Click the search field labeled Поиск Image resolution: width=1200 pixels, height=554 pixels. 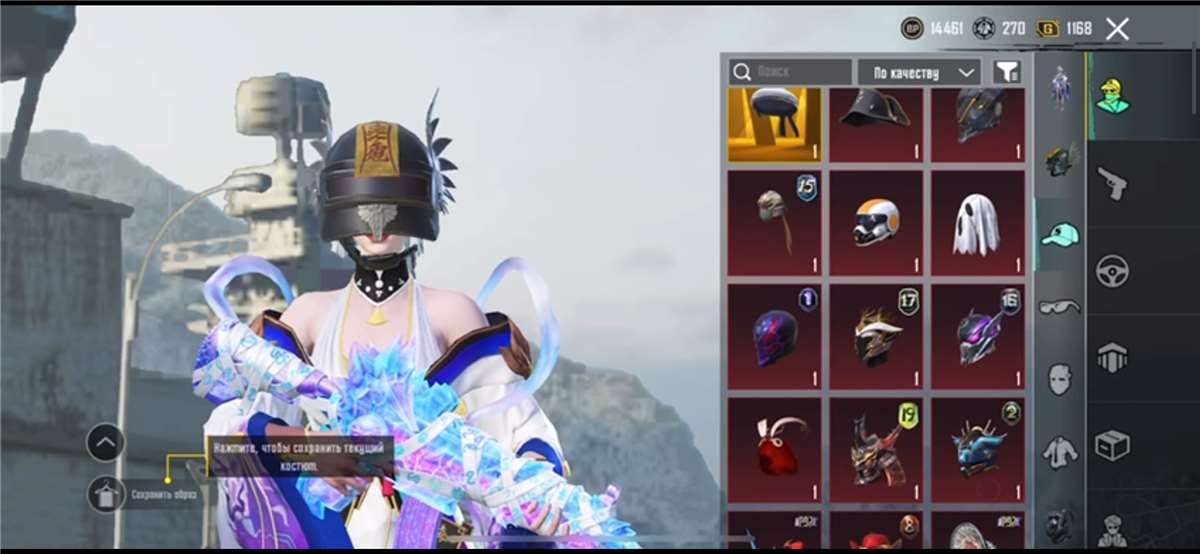click(790, 72)
